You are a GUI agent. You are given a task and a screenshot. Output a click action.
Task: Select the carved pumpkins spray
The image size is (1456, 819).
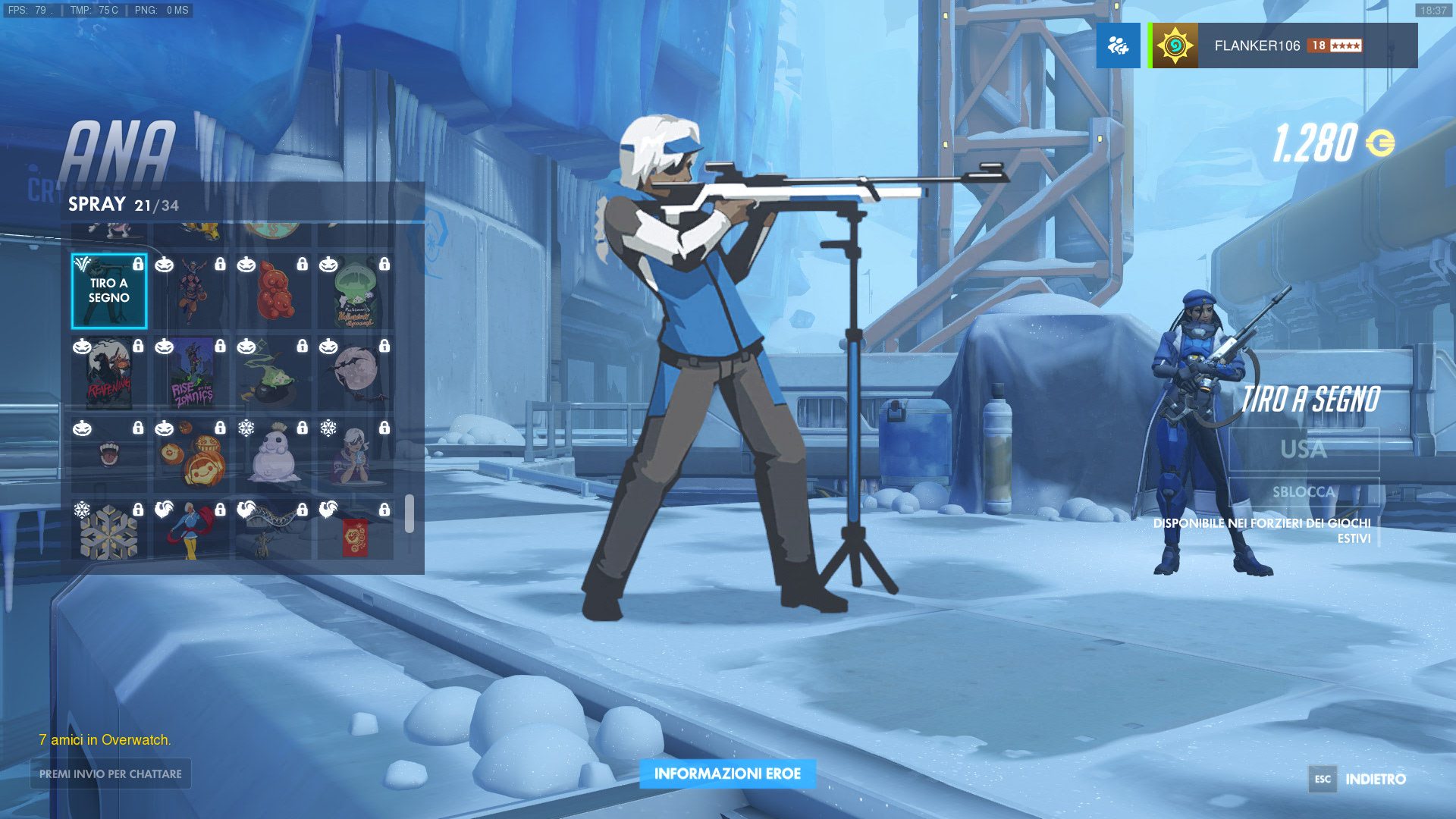click(x=192, y=456)
